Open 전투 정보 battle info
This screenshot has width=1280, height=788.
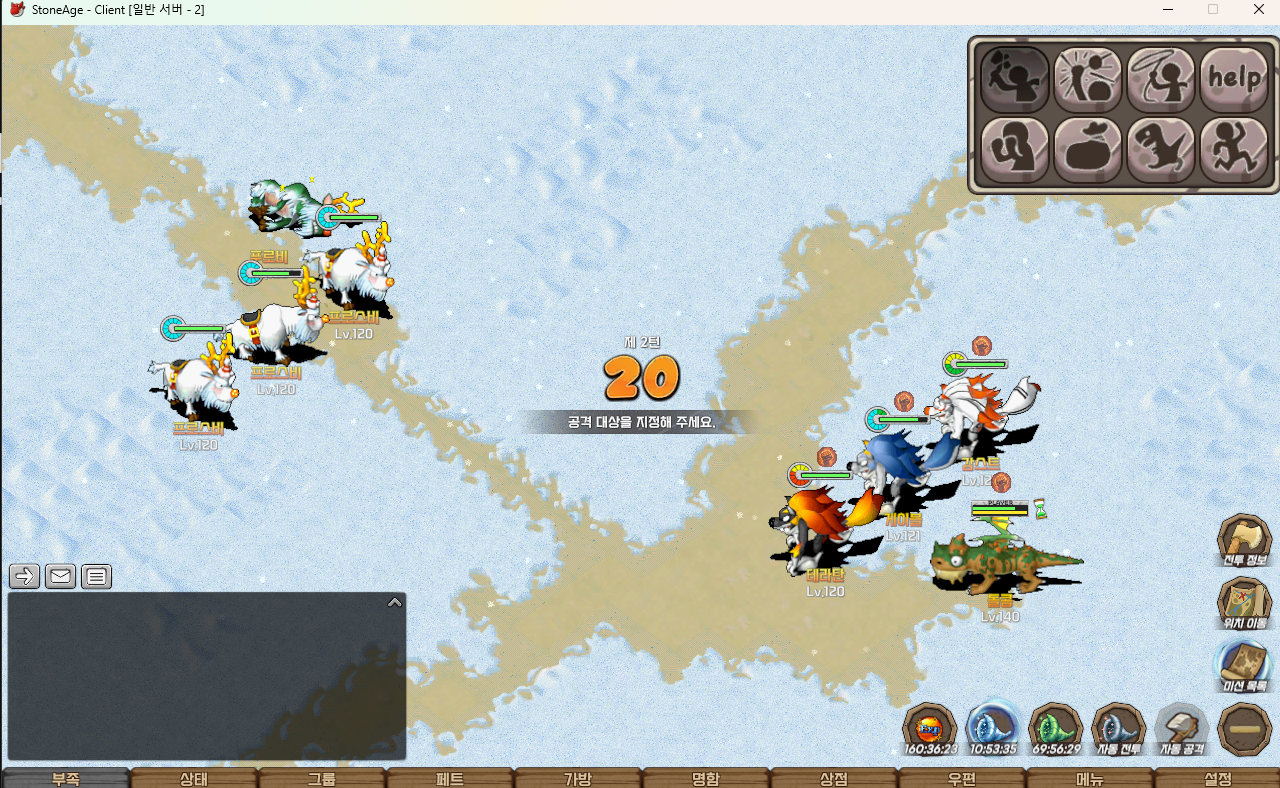pyautogui.click(x=1244, y=541)
